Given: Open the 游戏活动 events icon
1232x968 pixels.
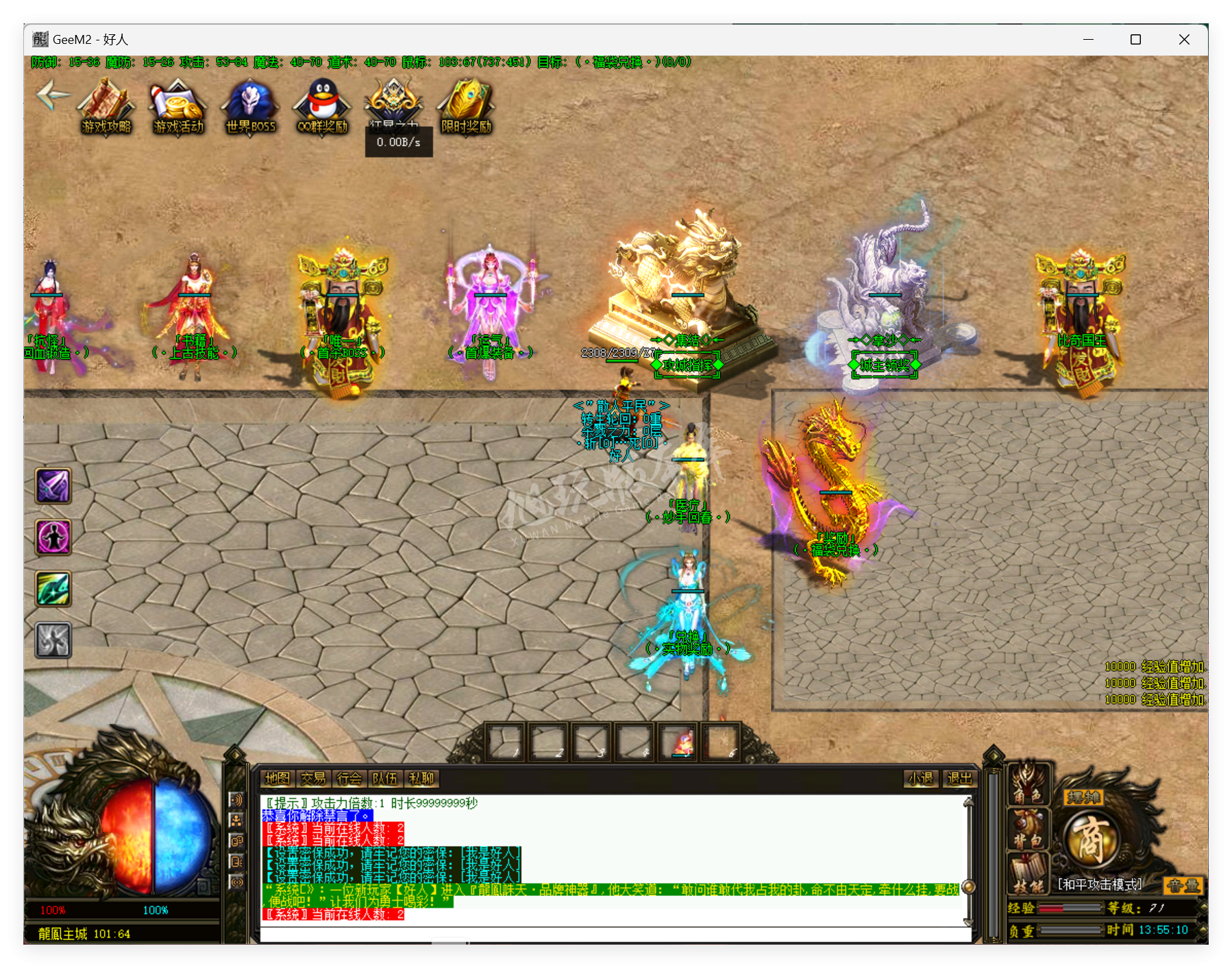Looking at the screenshot, I should [x=178, y=105].
